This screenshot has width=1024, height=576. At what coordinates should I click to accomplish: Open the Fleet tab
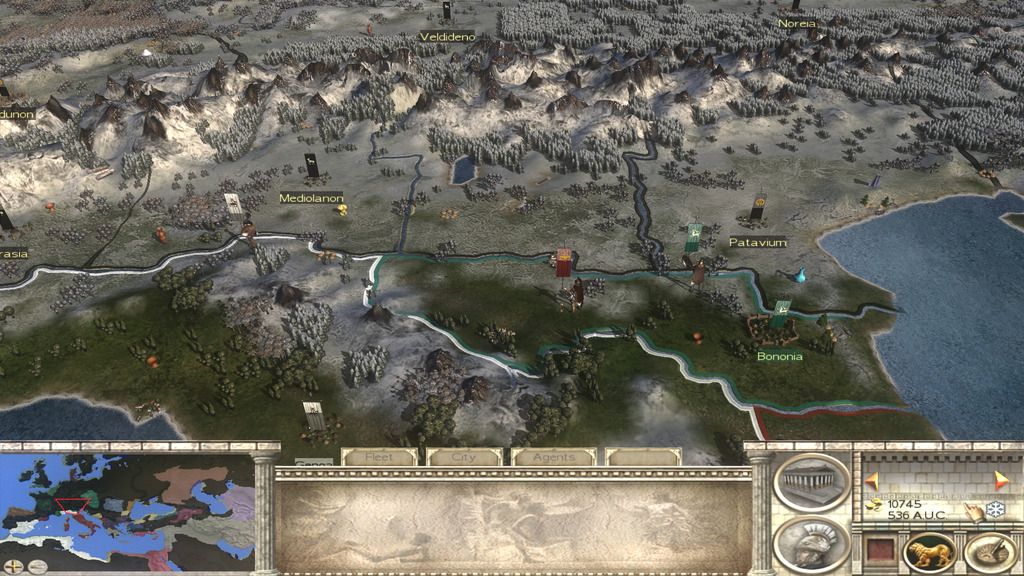click(x=379, y=457)
